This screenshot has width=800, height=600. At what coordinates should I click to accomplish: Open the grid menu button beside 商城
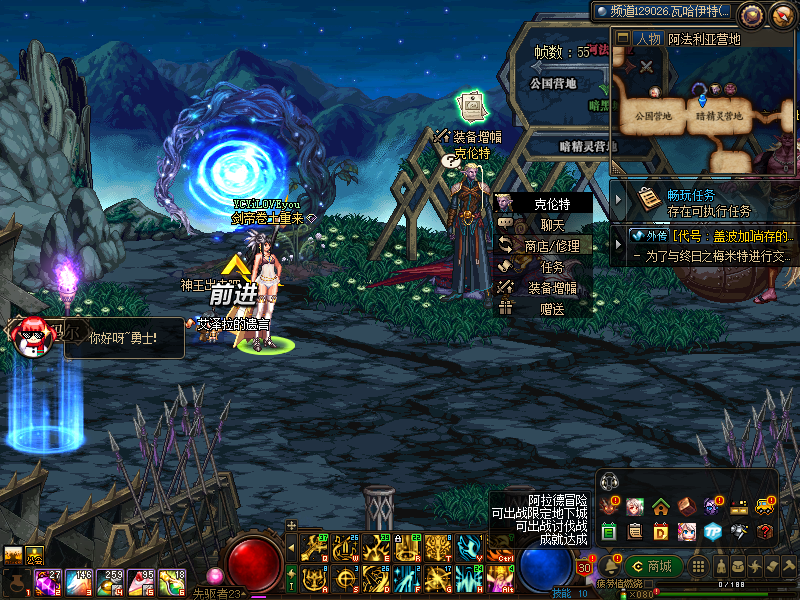(697, 566)
